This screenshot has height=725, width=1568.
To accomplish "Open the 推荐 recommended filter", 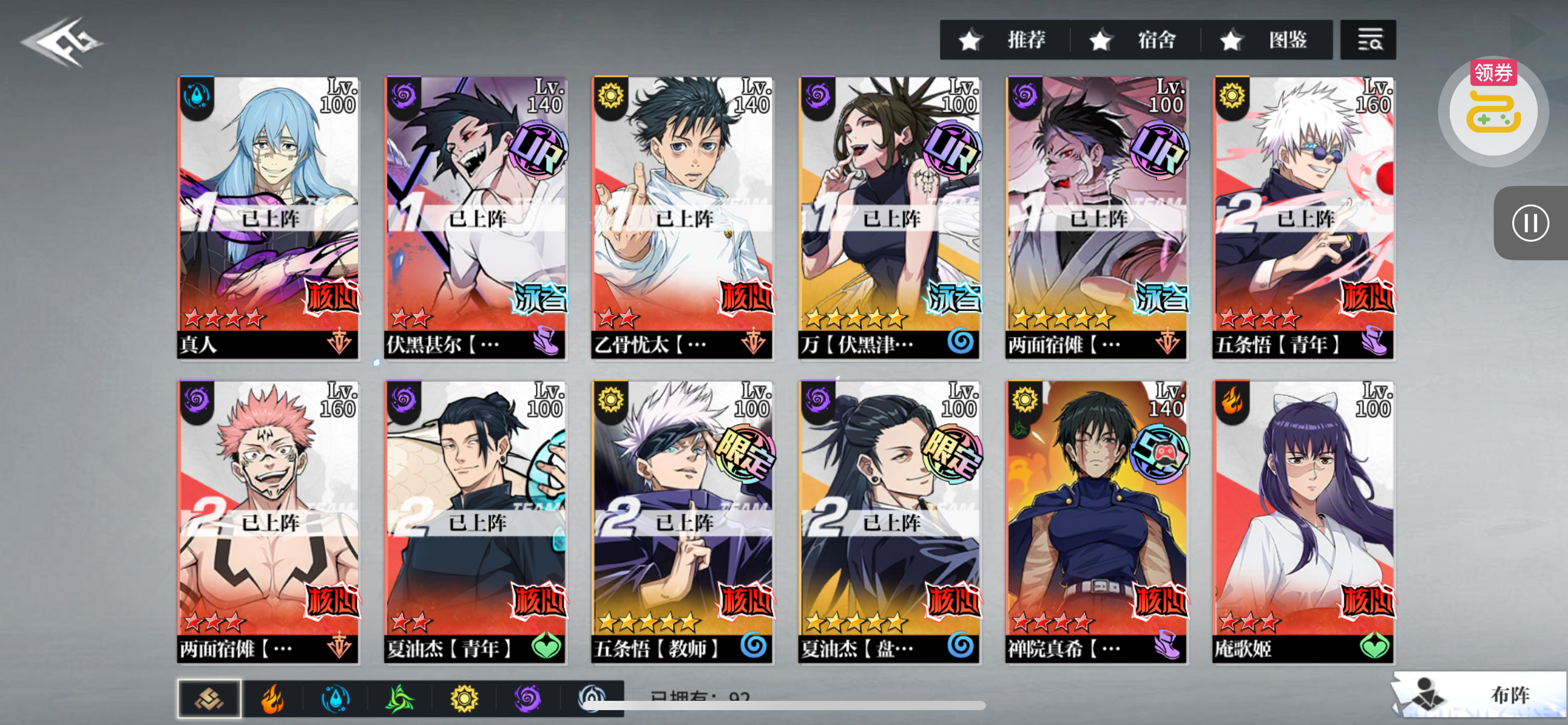I will pos(1004,40).
